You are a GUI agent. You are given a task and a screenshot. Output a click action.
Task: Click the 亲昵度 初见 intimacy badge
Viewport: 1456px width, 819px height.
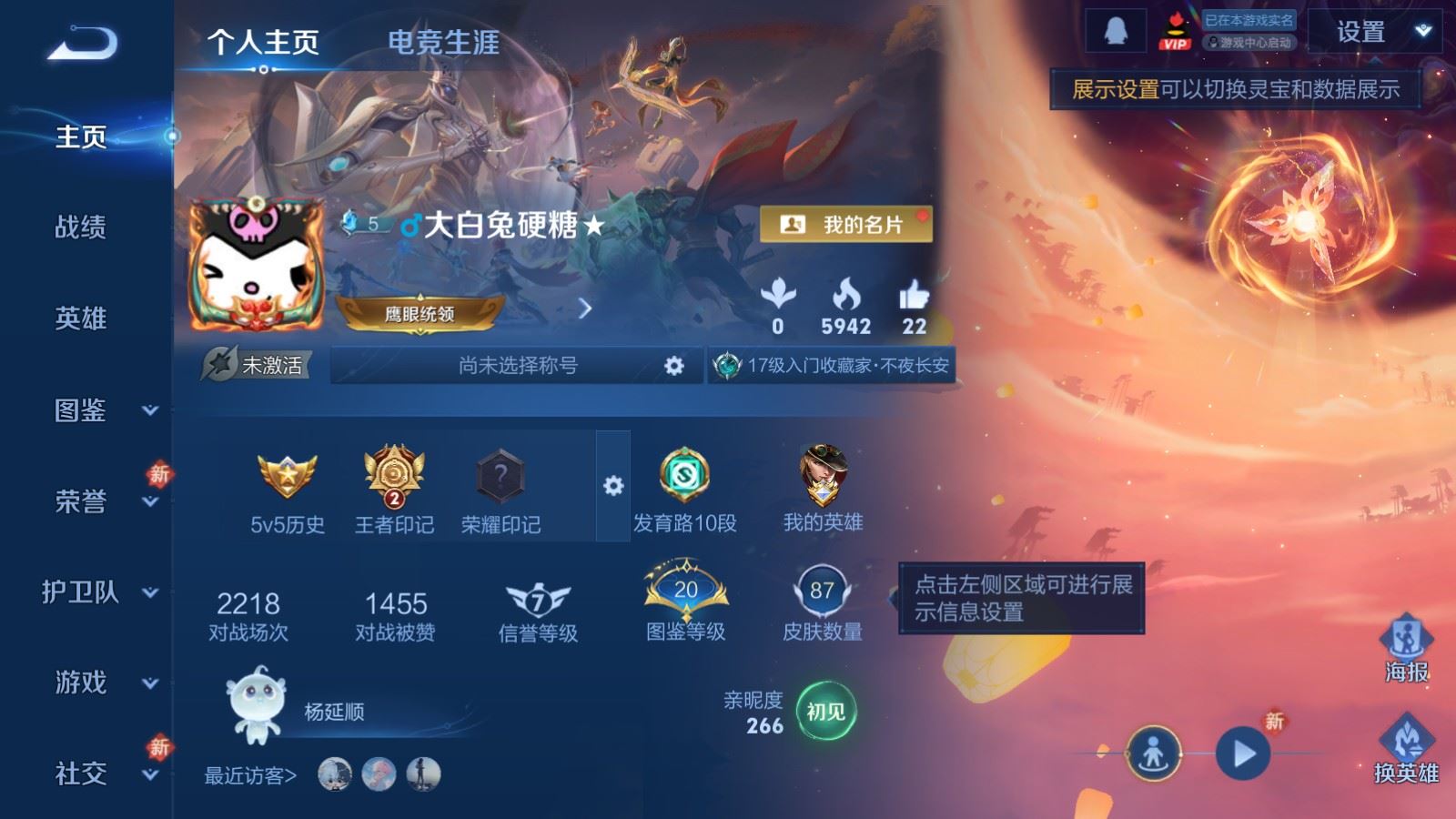[x=827, y=713]
